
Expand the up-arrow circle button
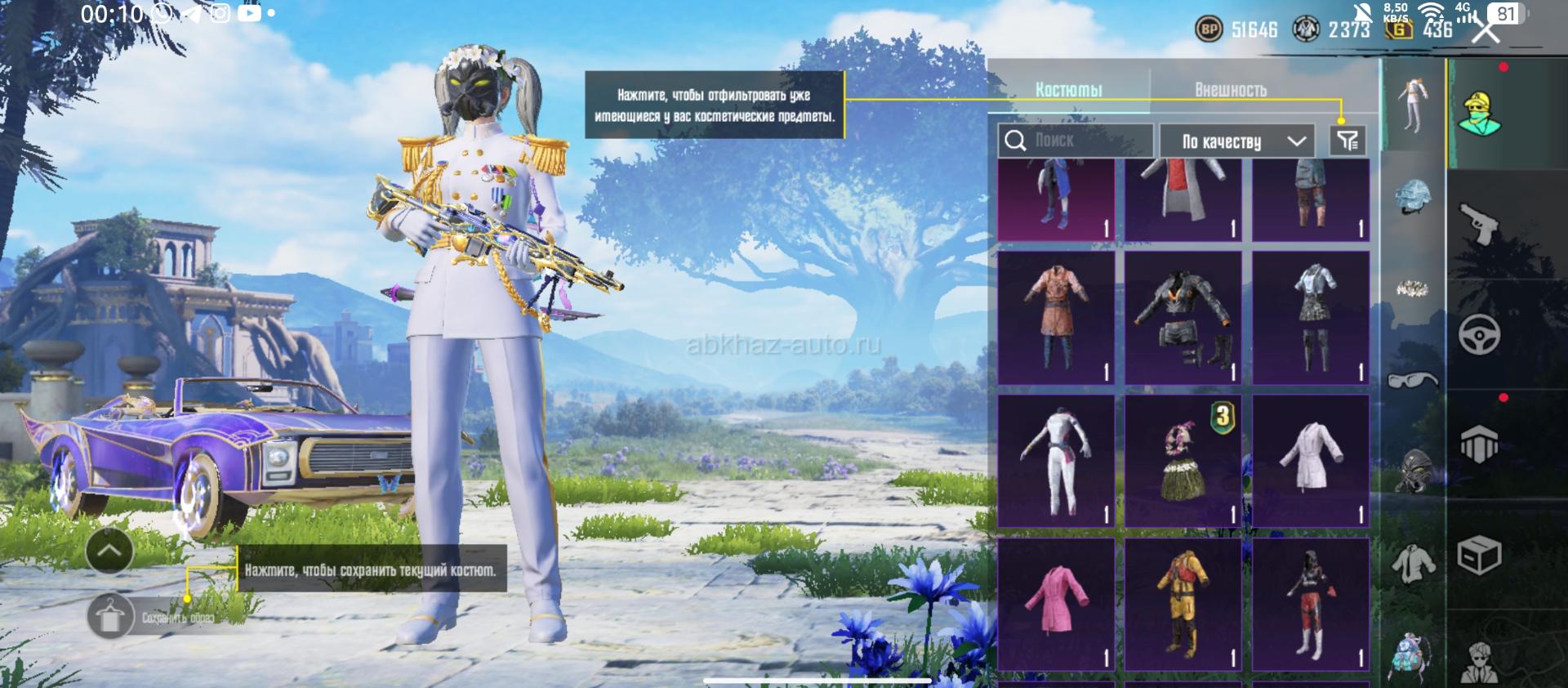click(x=109, y=550)
